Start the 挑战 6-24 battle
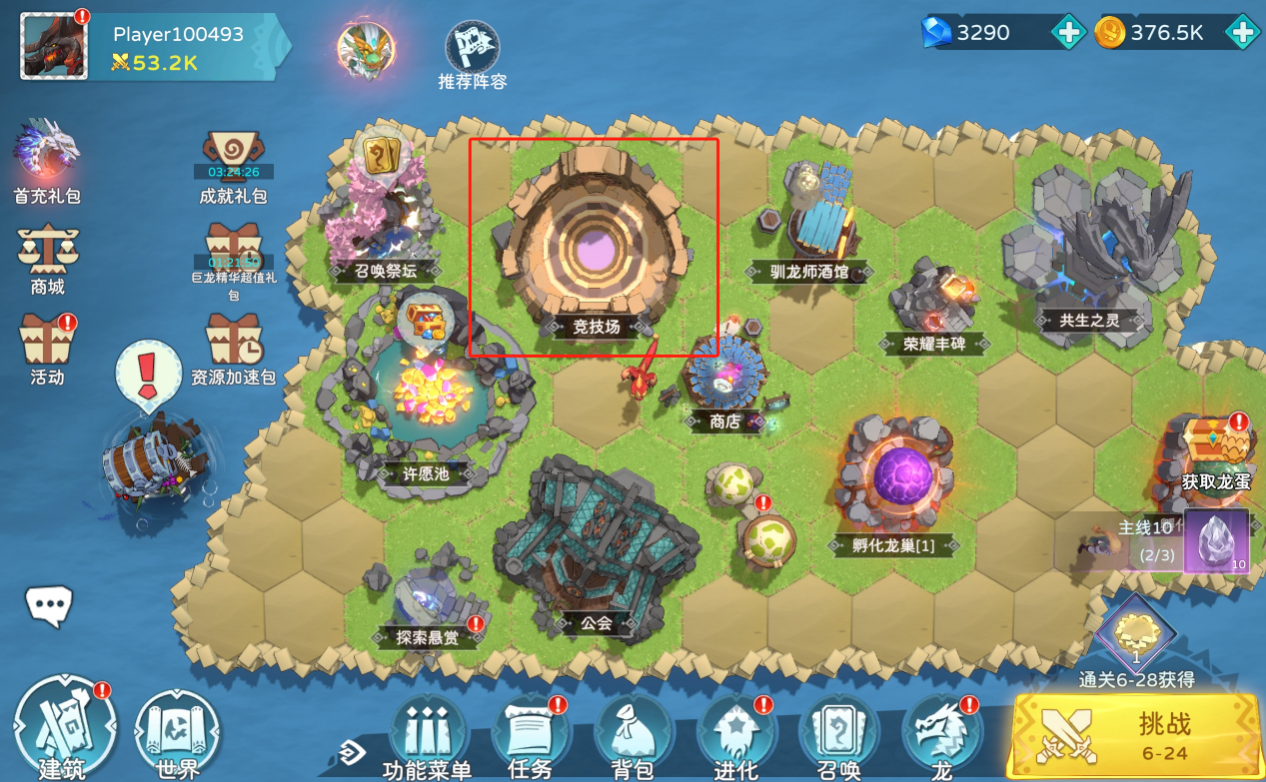Image resolution: width=1266 pixels, height=782 pixels. (x=1135, y=734)
